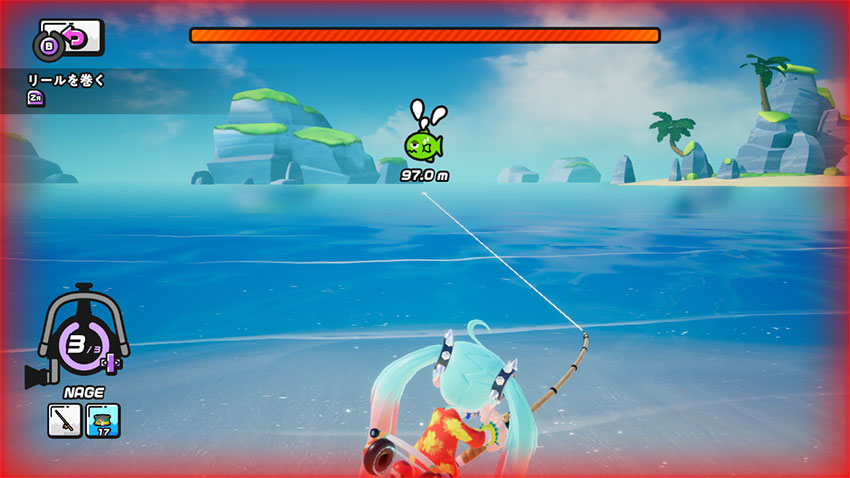Select the fishing rod equipment slot

click(x=64, y=420)
